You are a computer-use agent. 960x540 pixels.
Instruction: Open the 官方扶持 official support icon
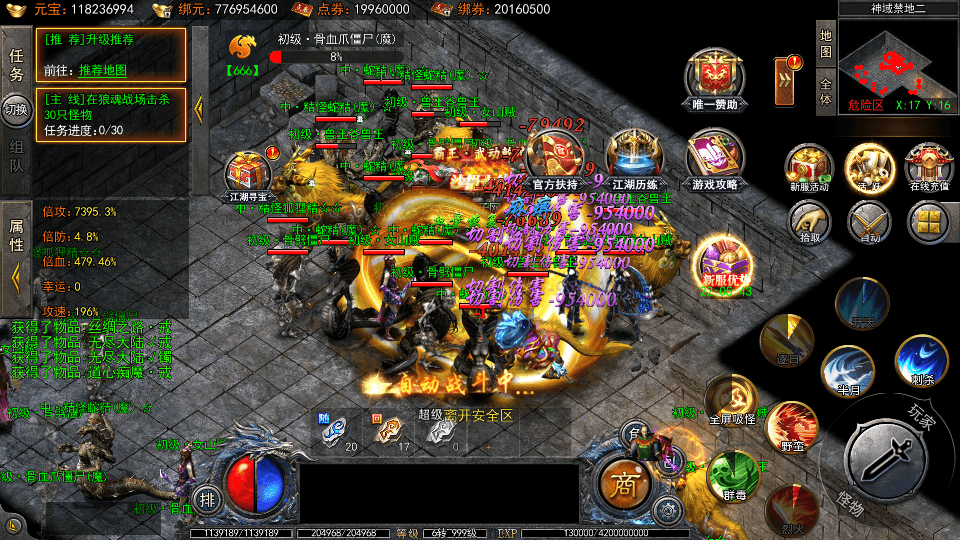click(x=557, y=158)
